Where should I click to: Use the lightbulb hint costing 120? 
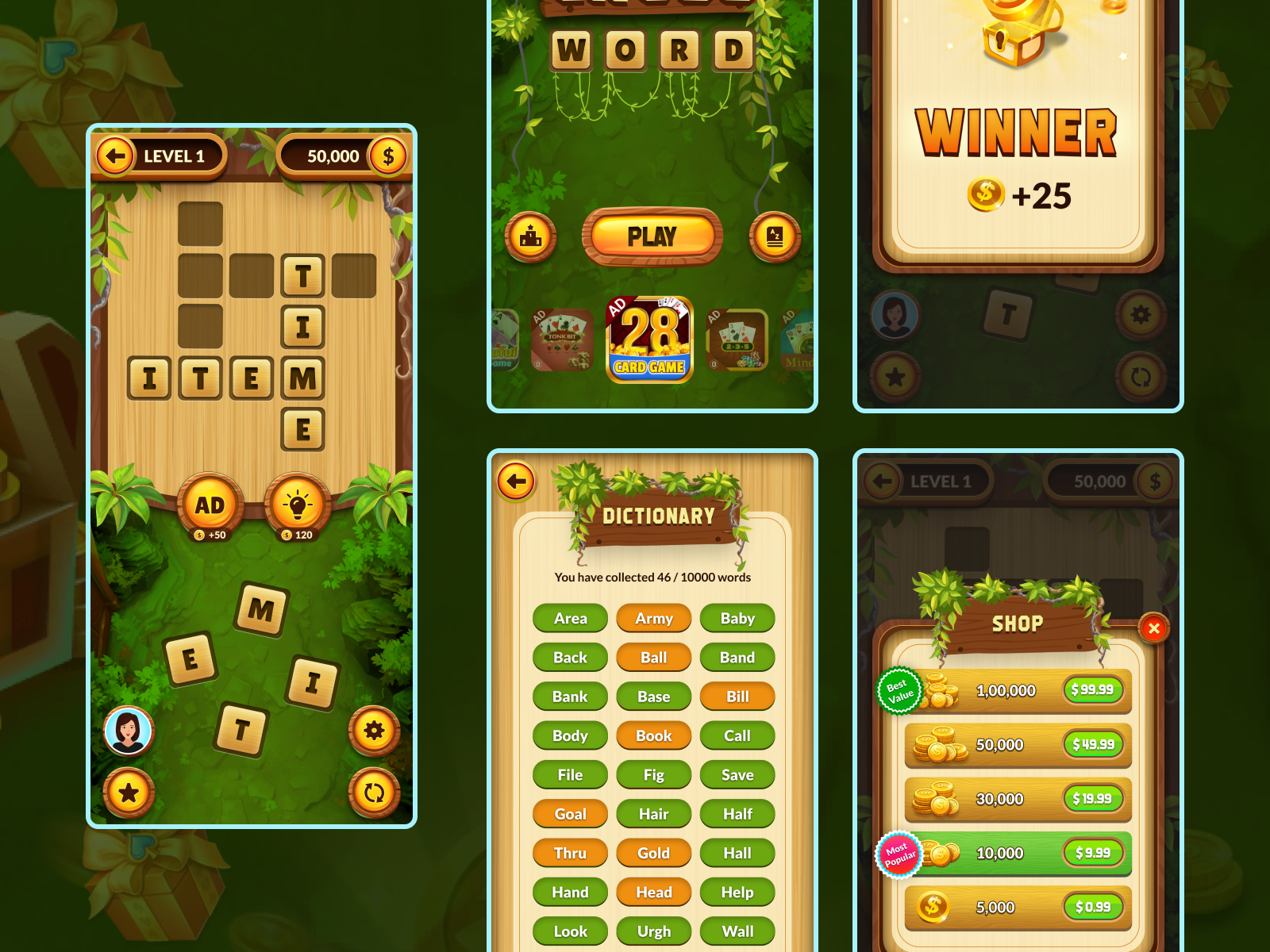pyautogui.click(x=298, y=506)
